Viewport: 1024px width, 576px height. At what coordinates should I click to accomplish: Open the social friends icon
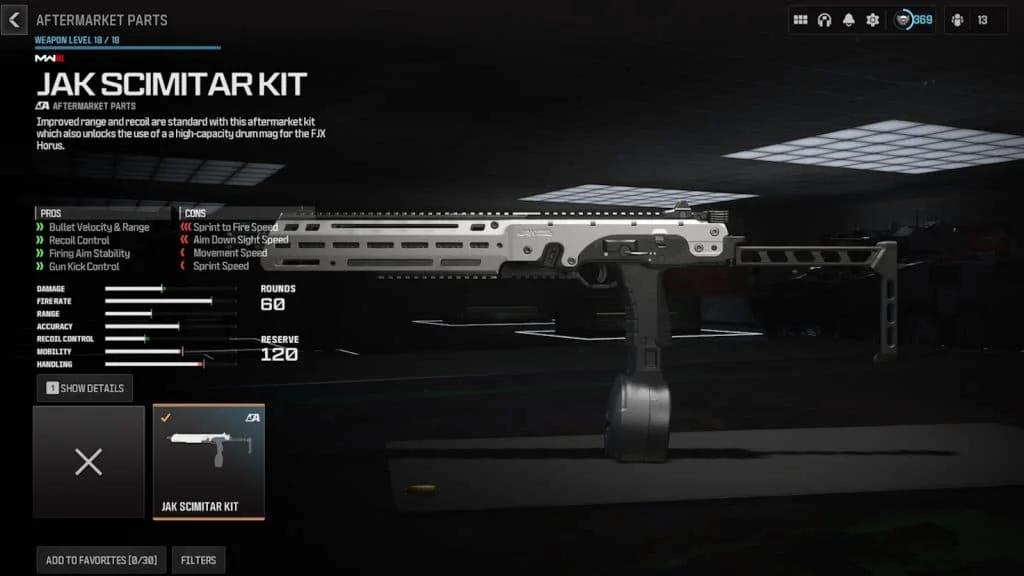coord(957,20)
